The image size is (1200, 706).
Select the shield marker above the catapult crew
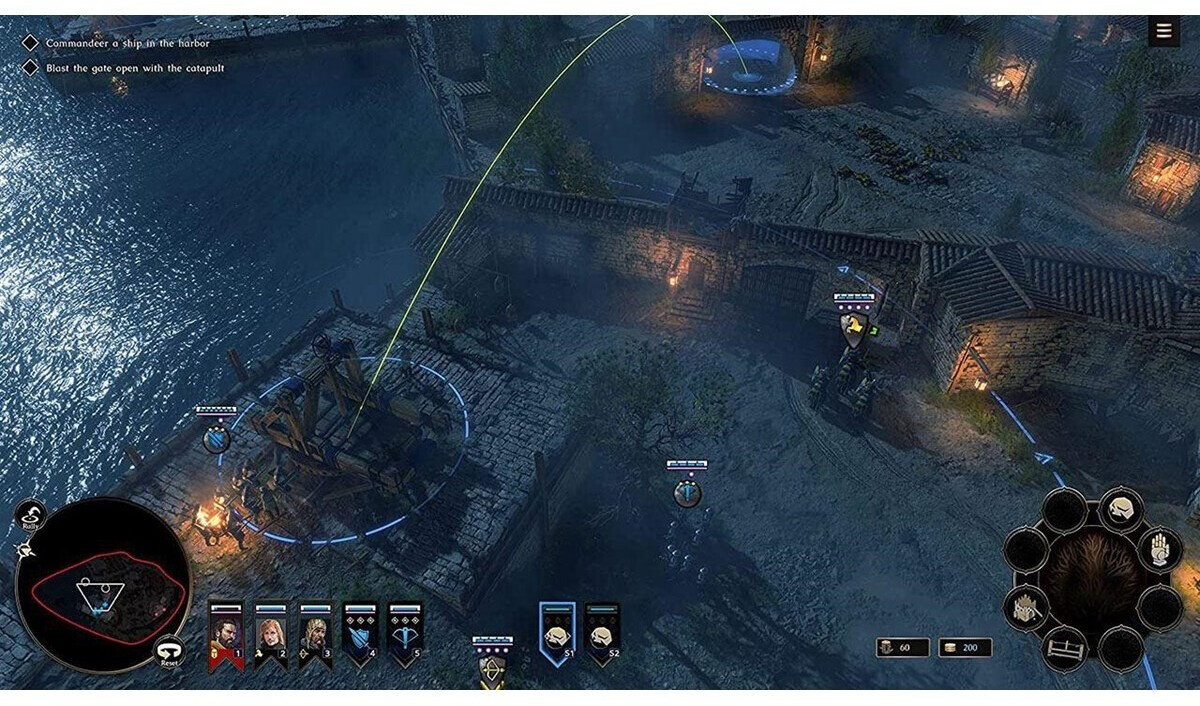click(216, 438)
